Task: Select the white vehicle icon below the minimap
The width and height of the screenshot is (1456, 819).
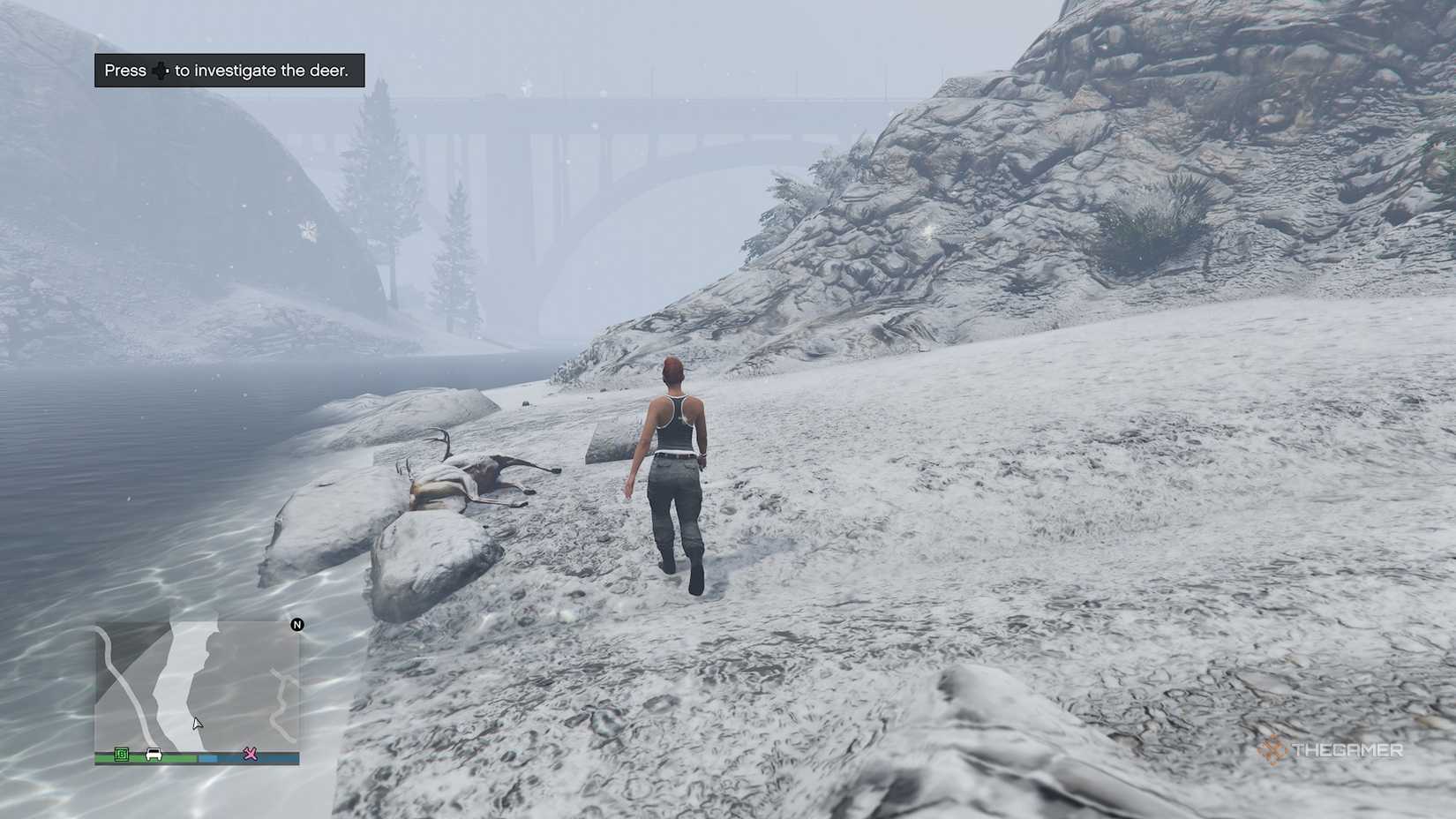Action: pyautogui.click(x=154, y=753)
